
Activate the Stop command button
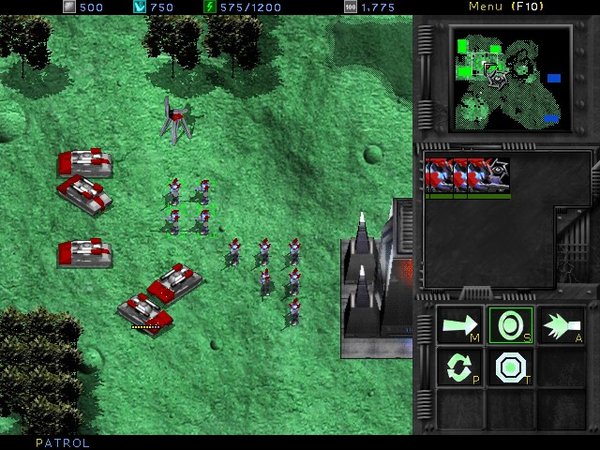coord(510,326)
